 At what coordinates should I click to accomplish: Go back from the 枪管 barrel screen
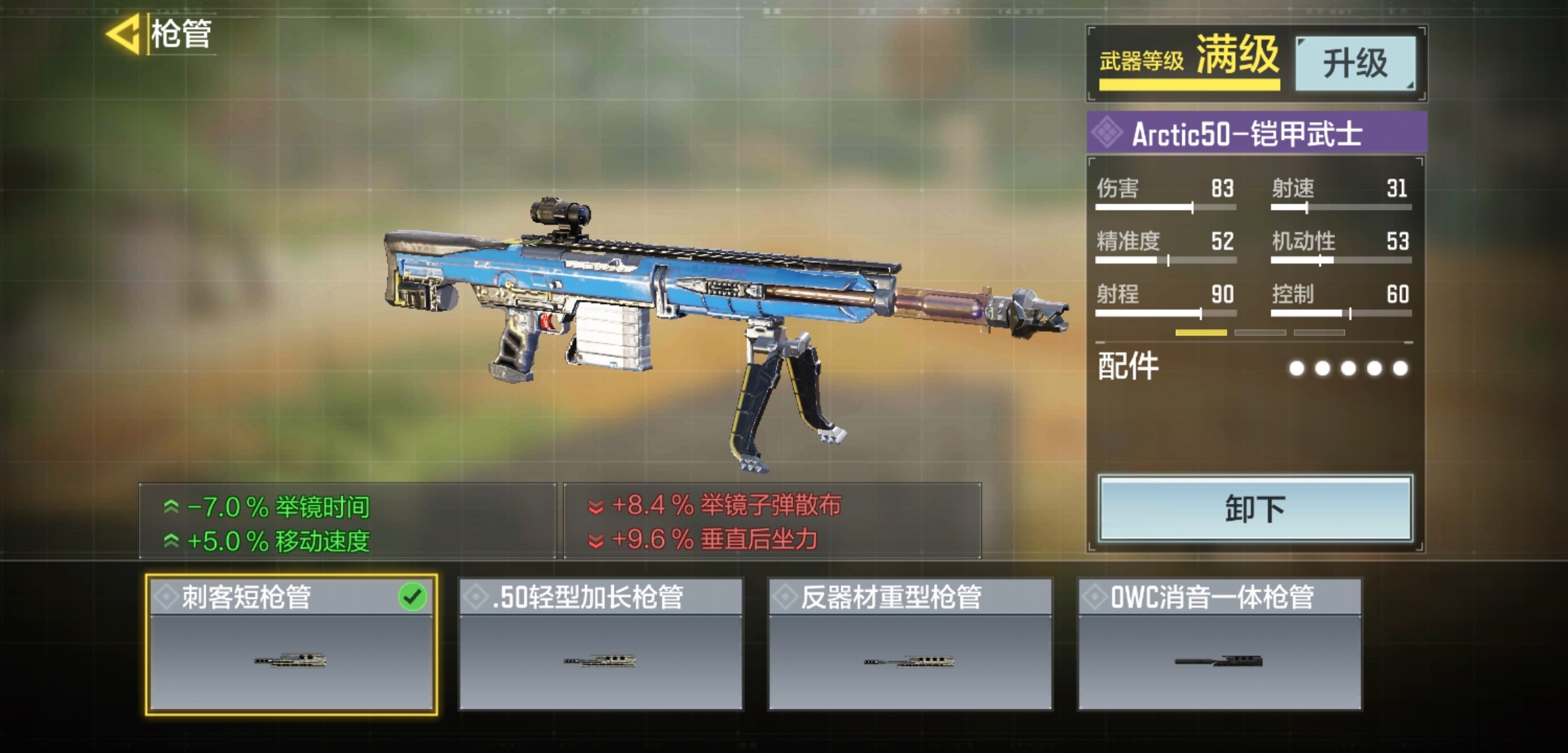click(x=124, y=34)
